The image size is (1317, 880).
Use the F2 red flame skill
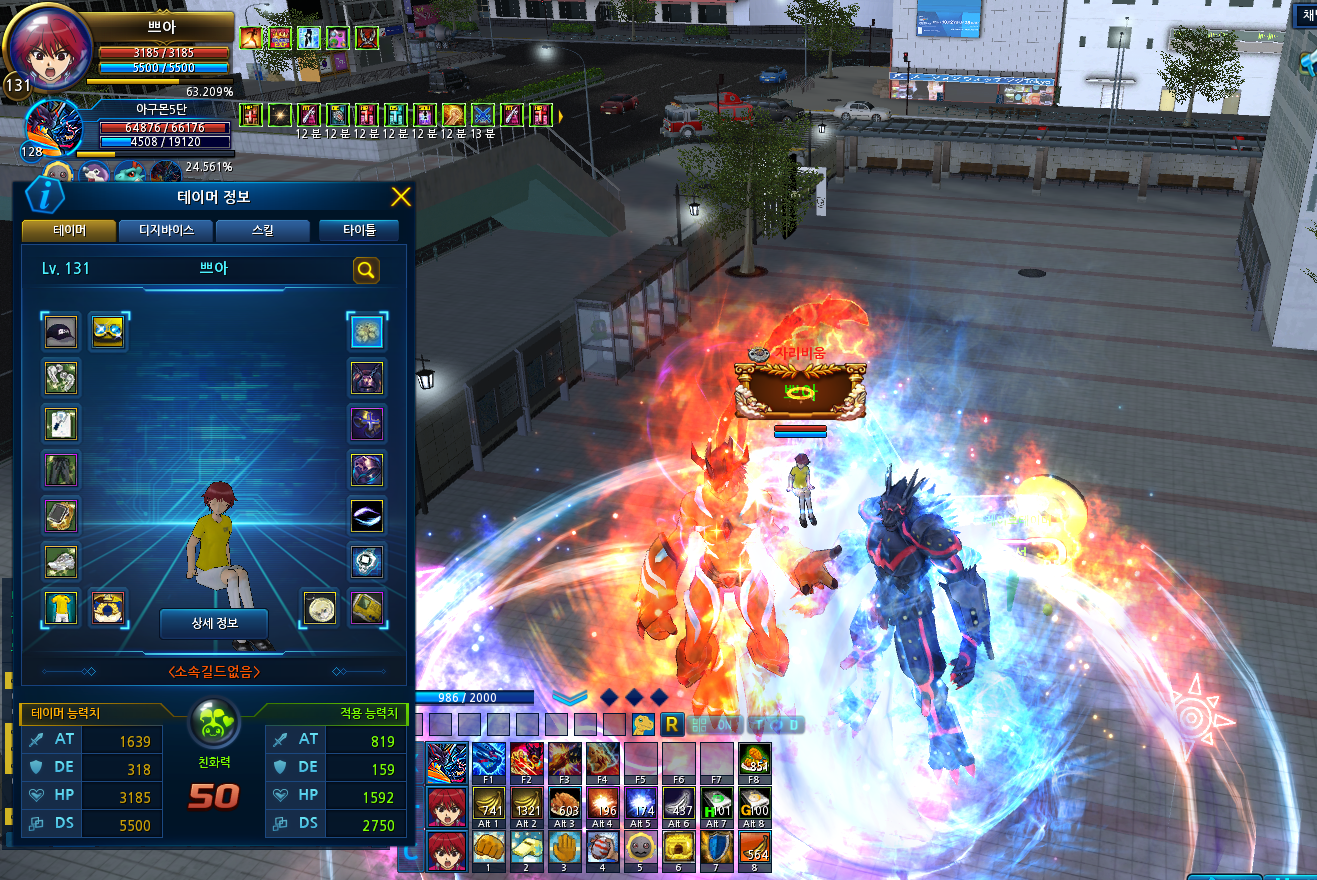click(x=527, y=760)
